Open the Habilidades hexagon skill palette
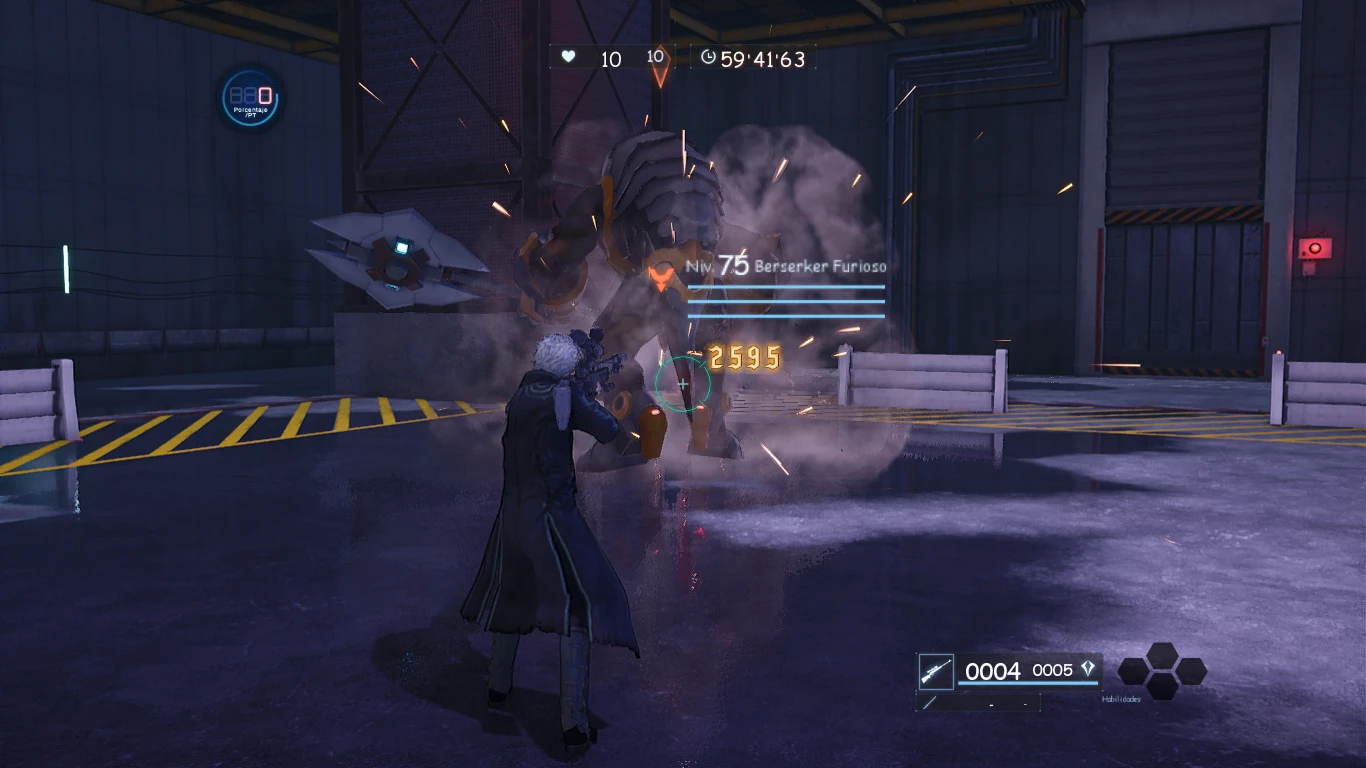 (x=1162, y=670)
